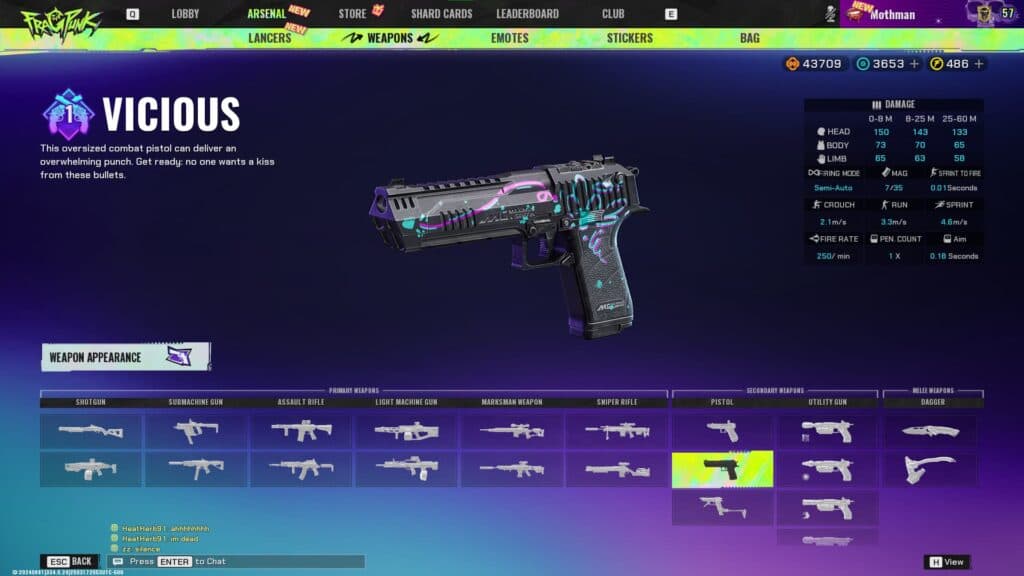The image size is (1024, 576).
Task: View the Leaderboard
Action: pyautogui.click(x=527, y=14)
